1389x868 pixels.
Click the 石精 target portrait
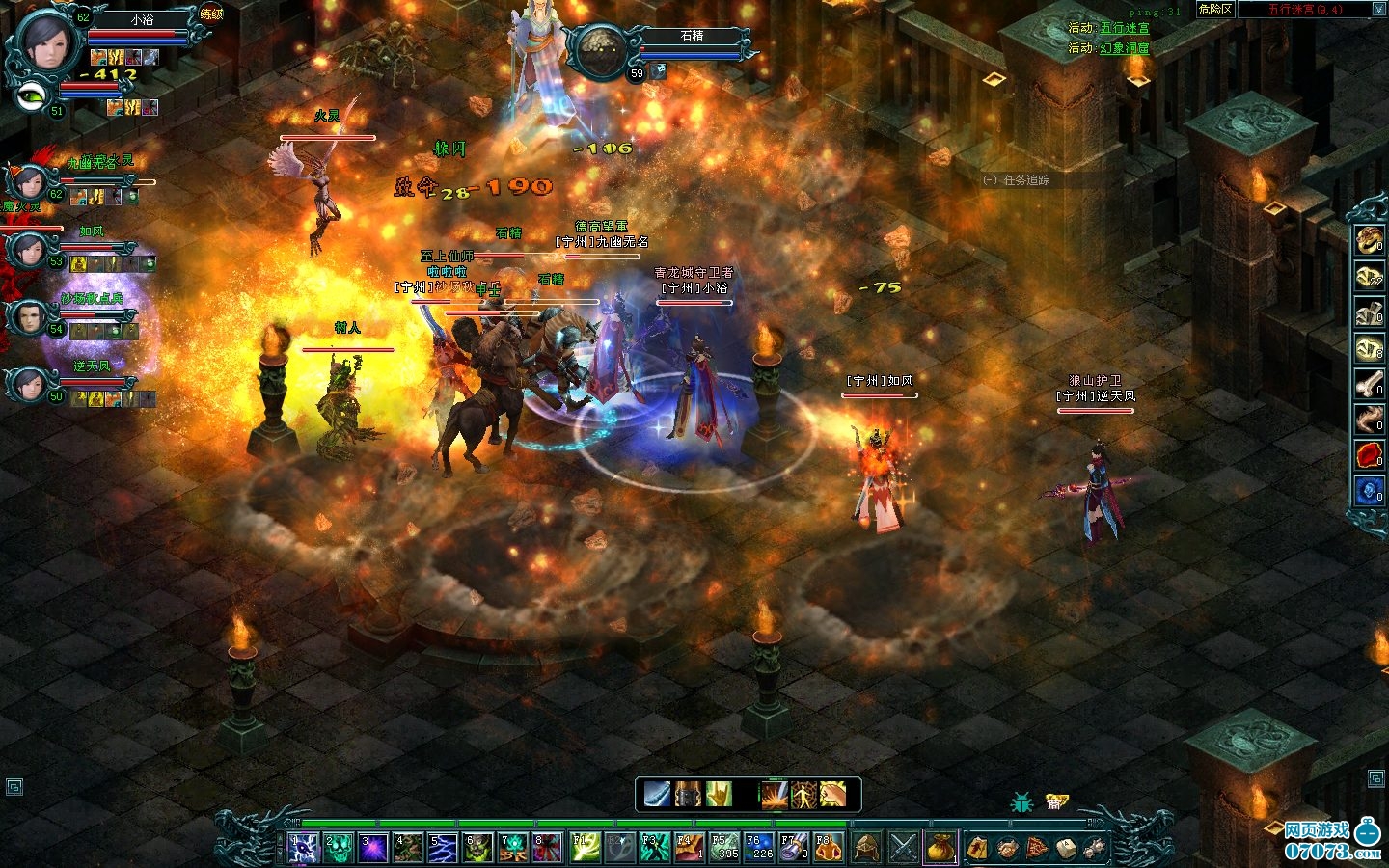(599, 50)
